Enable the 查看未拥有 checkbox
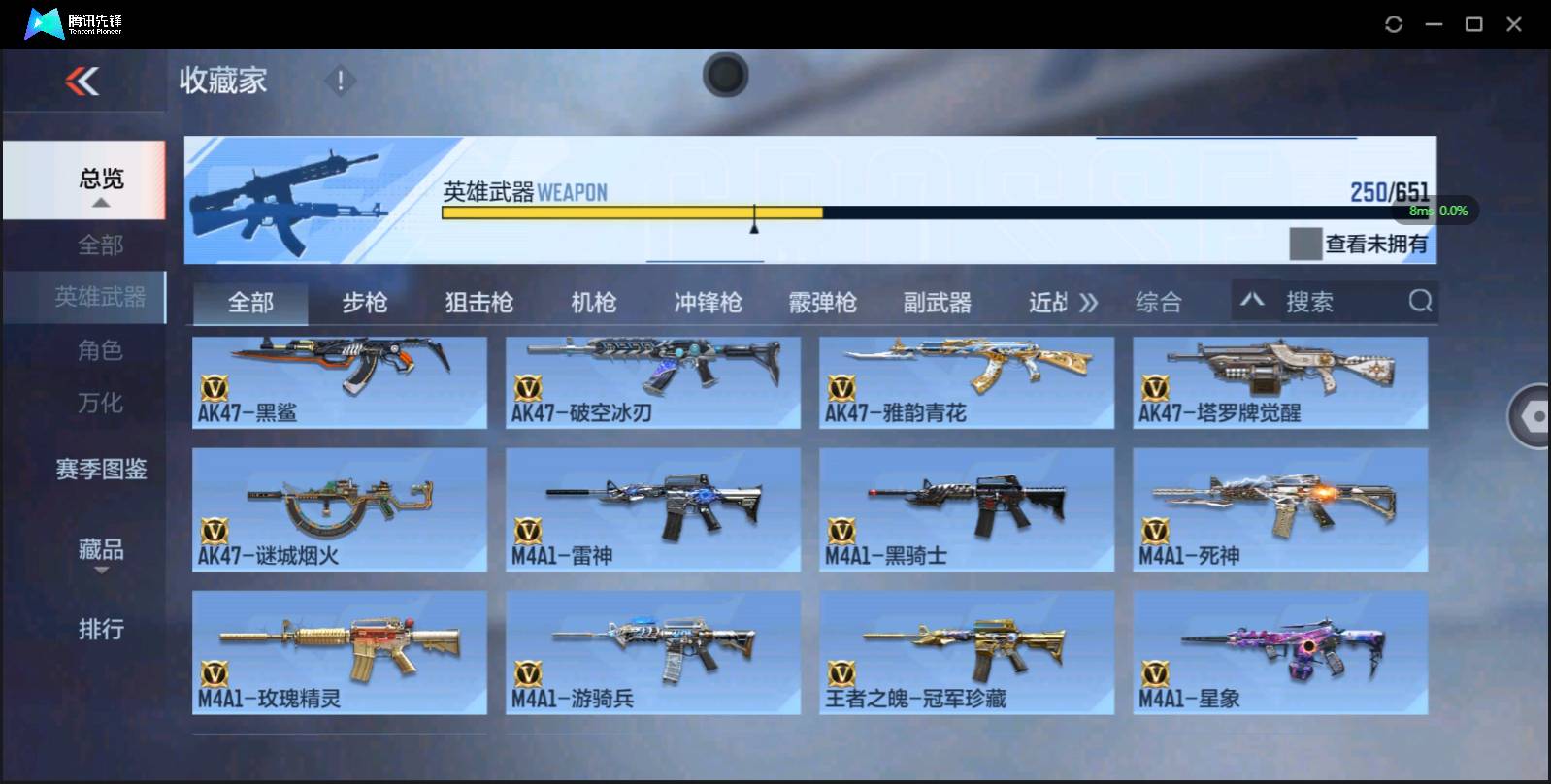 [1305, 244]
